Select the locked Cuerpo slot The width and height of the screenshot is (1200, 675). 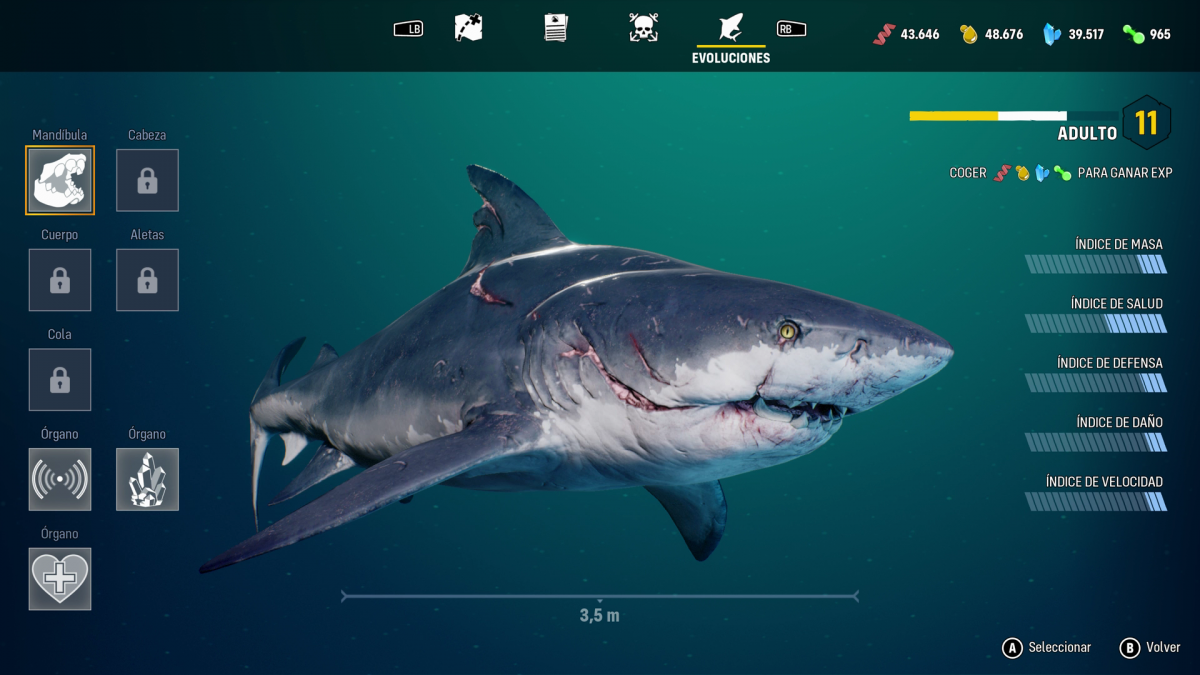tap(60, 280)
